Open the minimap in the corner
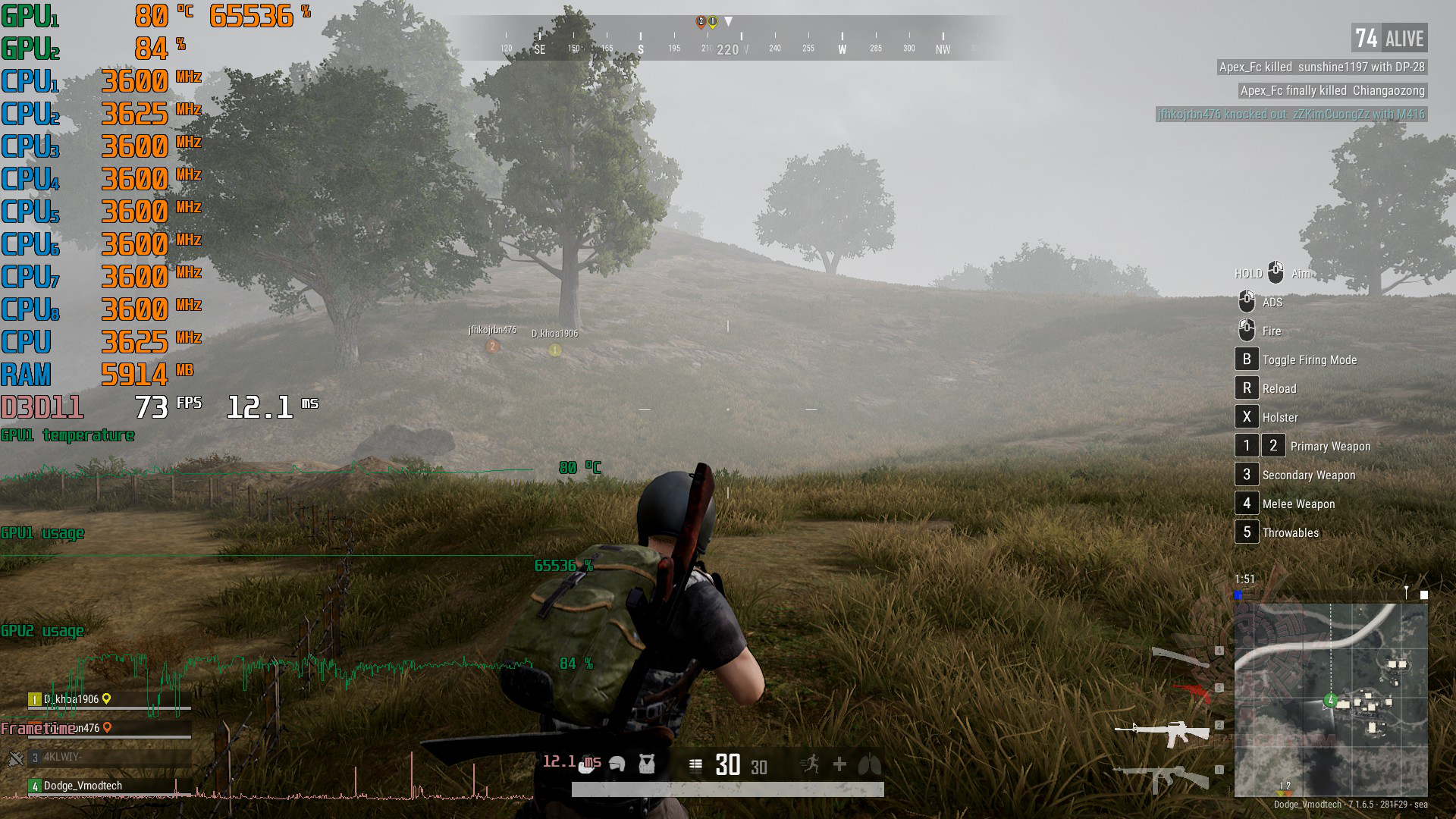1456x819 pixels. pos(1331,699)
